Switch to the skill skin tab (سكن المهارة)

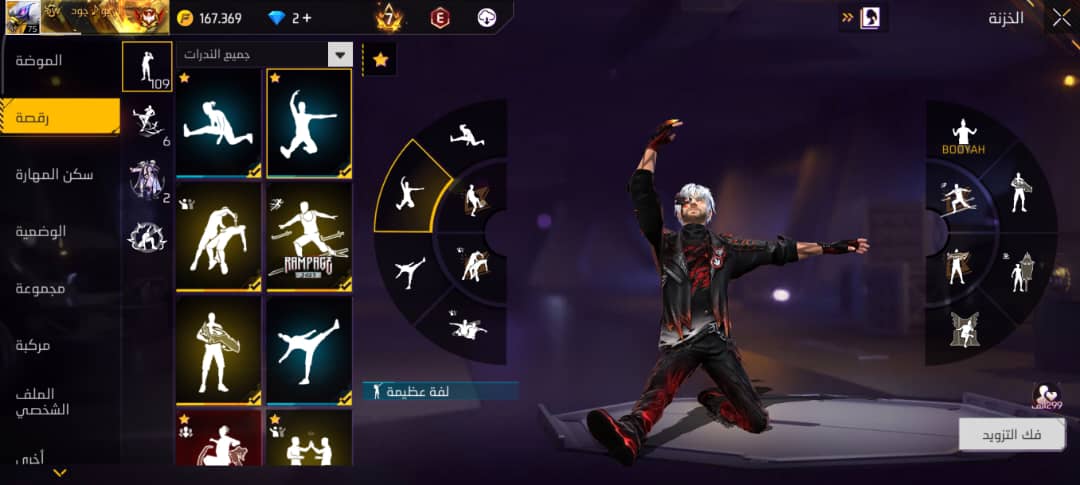pos(54,175)
